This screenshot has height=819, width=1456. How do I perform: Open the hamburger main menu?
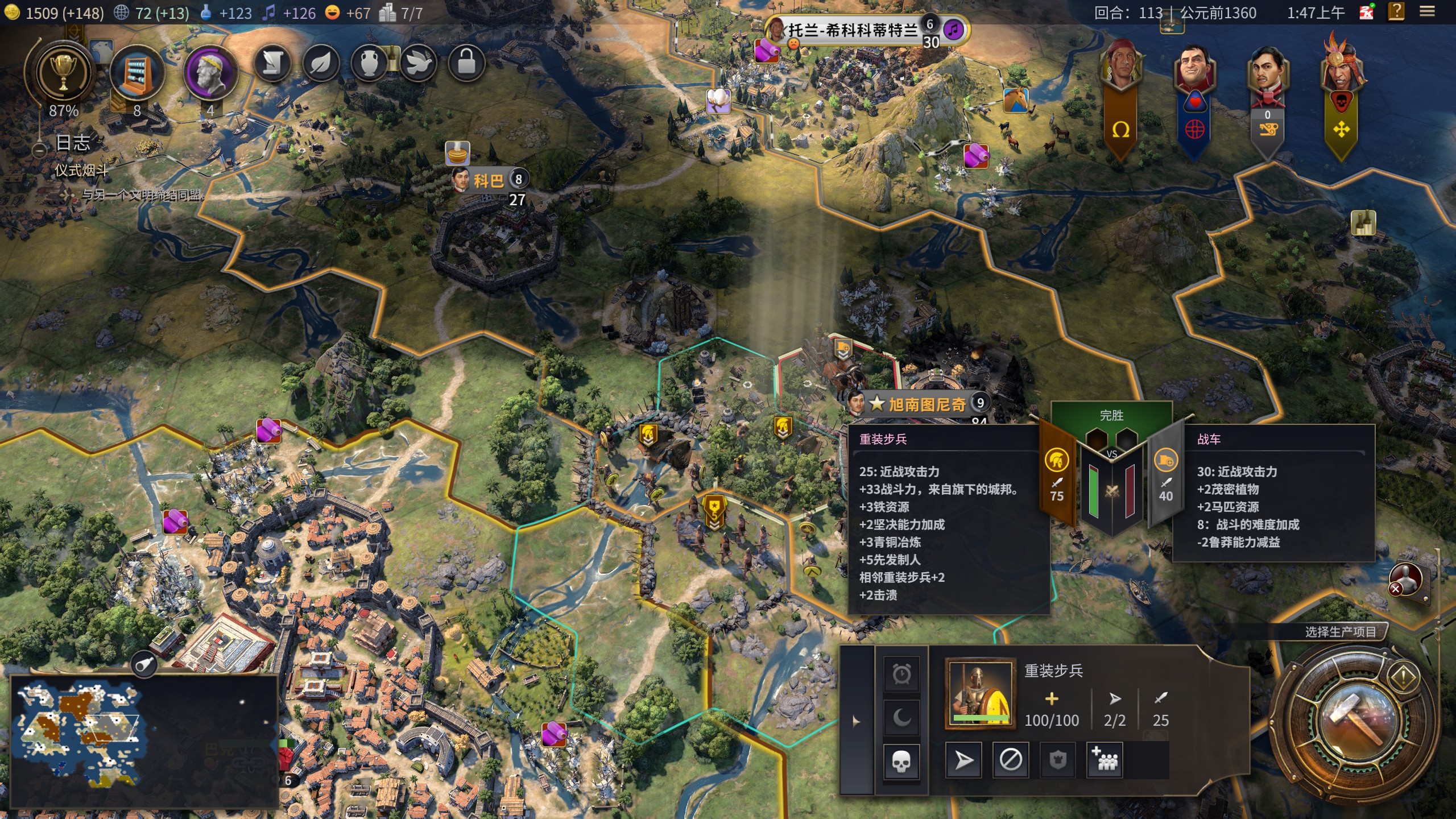click(x=1427, y=12)
